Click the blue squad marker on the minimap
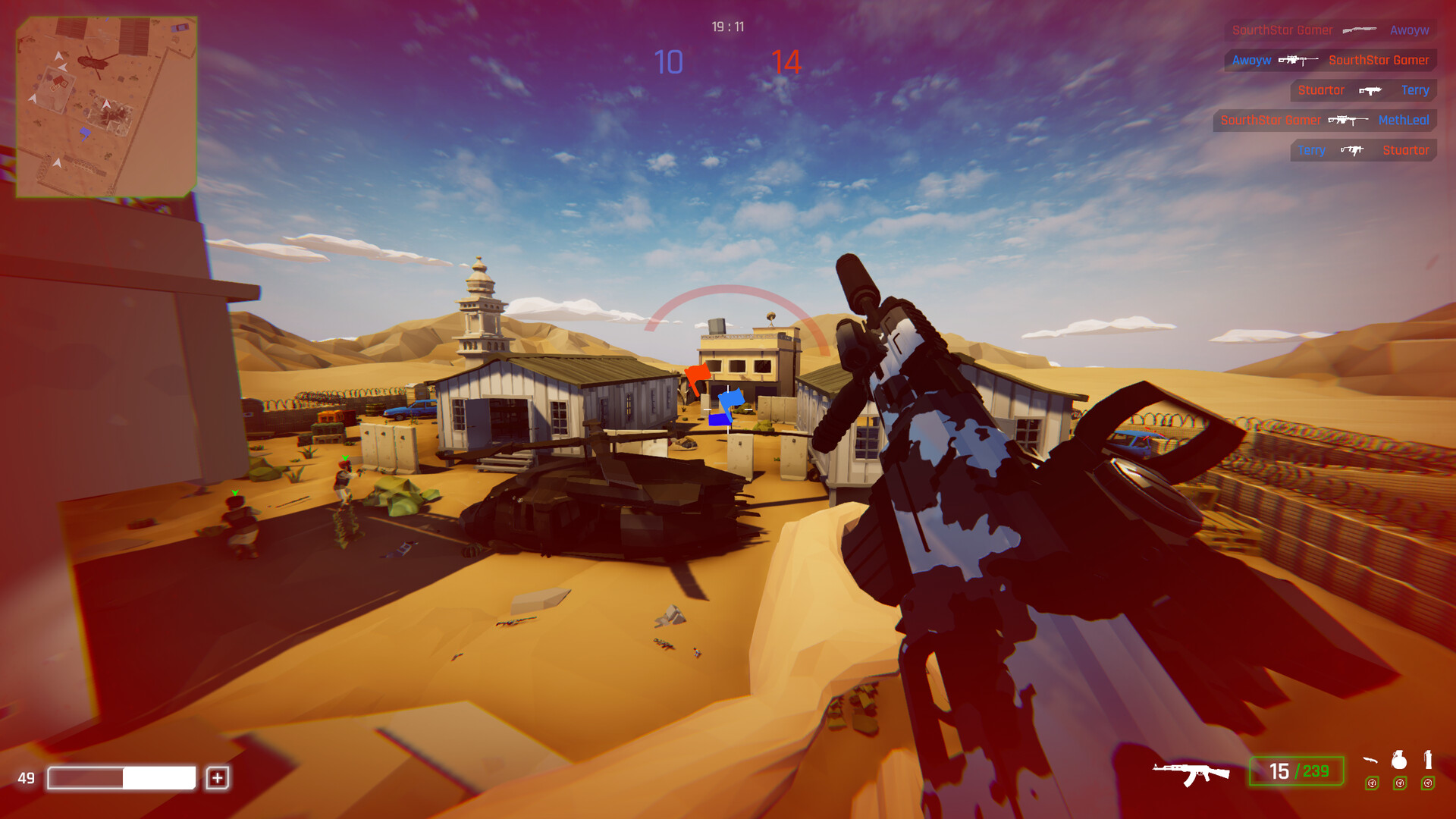 [x=83, y=133]
